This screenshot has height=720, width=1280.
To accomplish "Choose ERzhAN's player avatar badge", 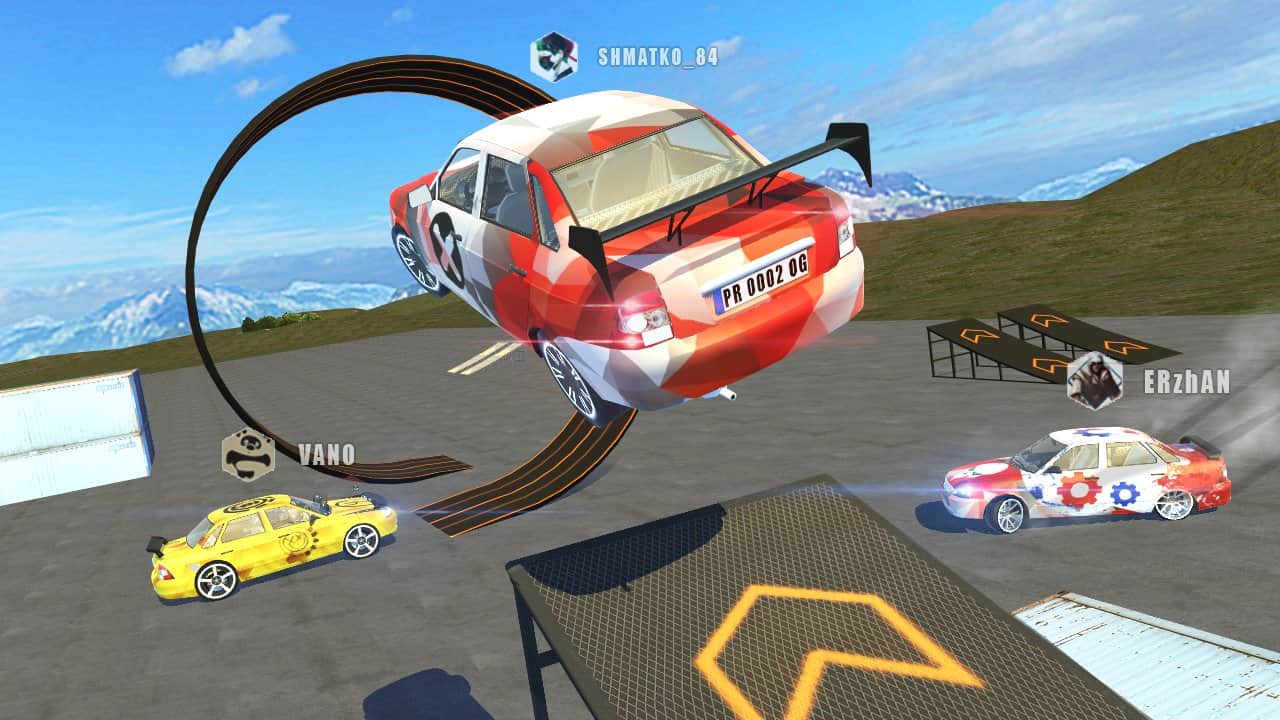I will [x=1094, y=381].
